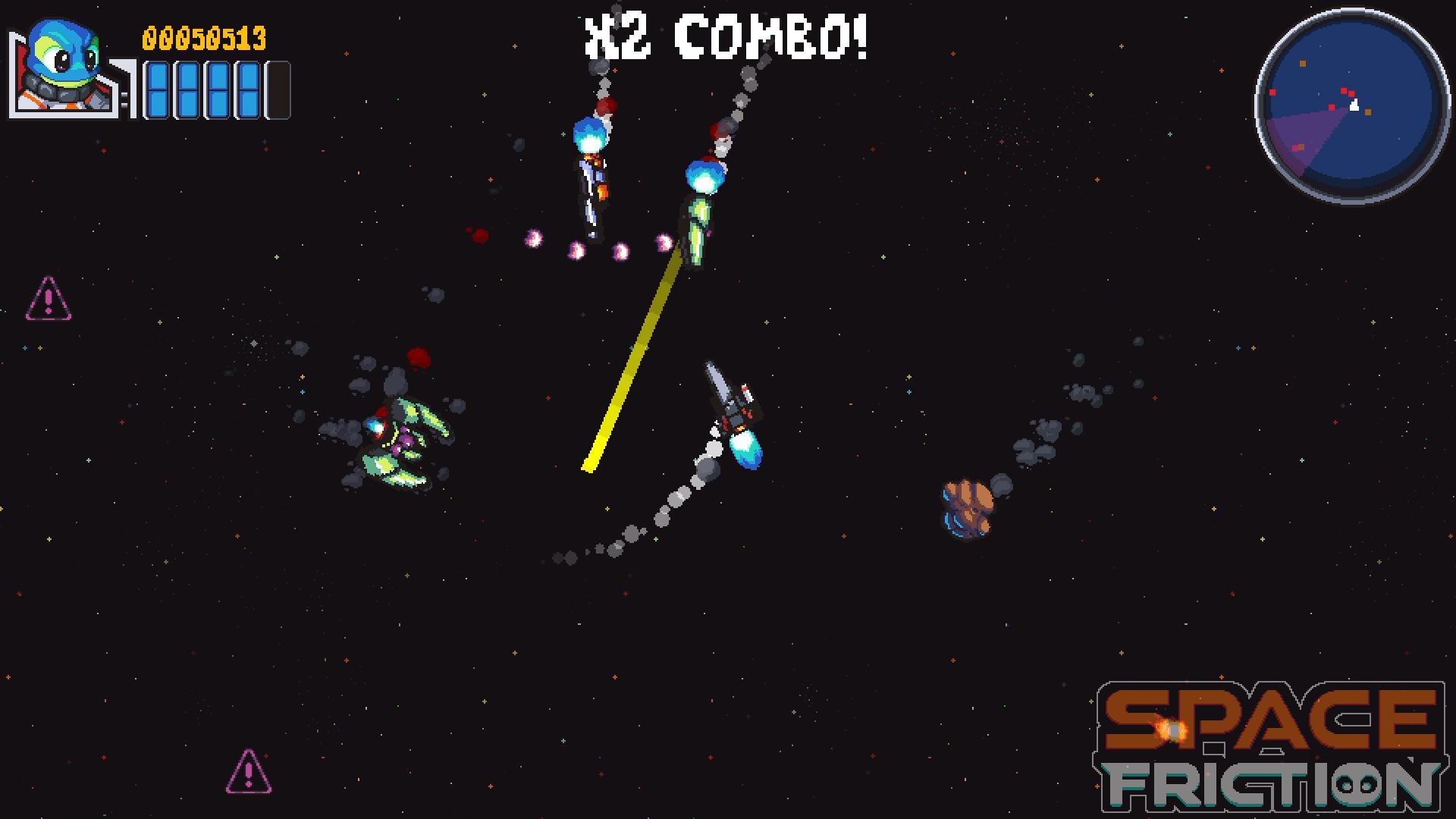
Task: Click the first blue health bar segment
Action: pos(157,91)
